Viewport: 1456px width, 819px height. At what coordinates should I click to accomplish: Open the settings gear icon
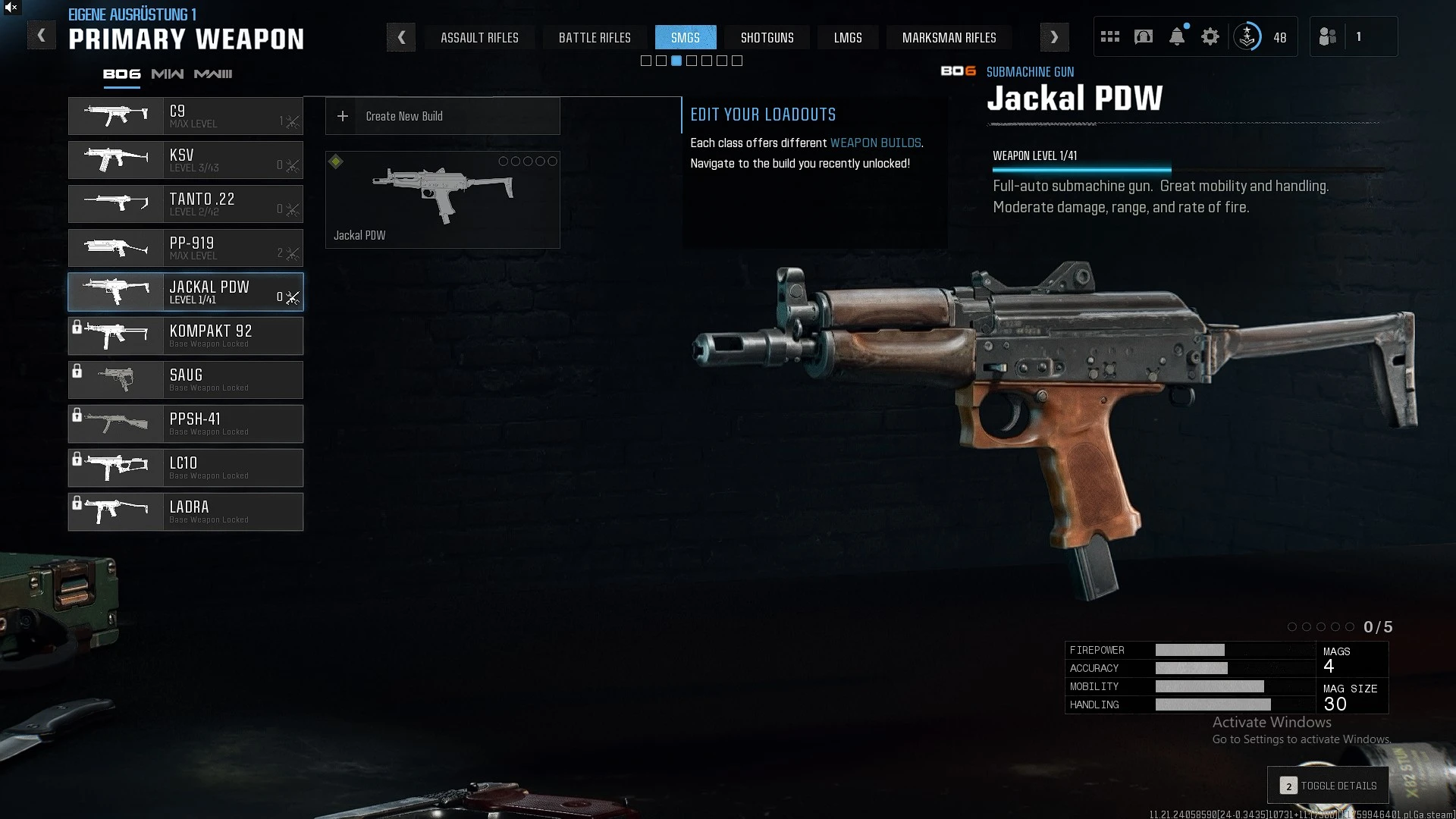pyautogui.click(x=1210, y=36)
